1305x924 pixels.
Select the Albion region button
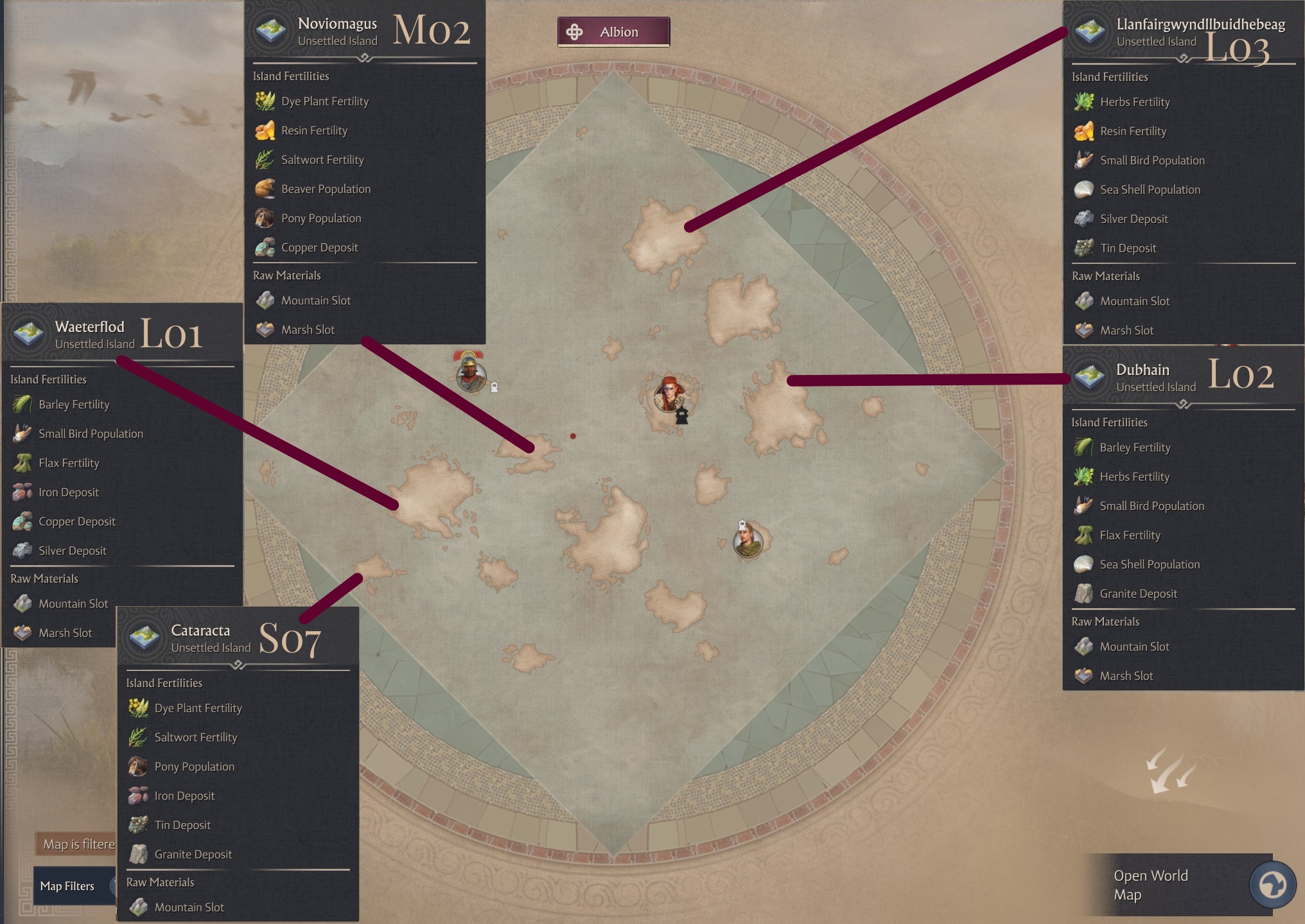(613, 32)
